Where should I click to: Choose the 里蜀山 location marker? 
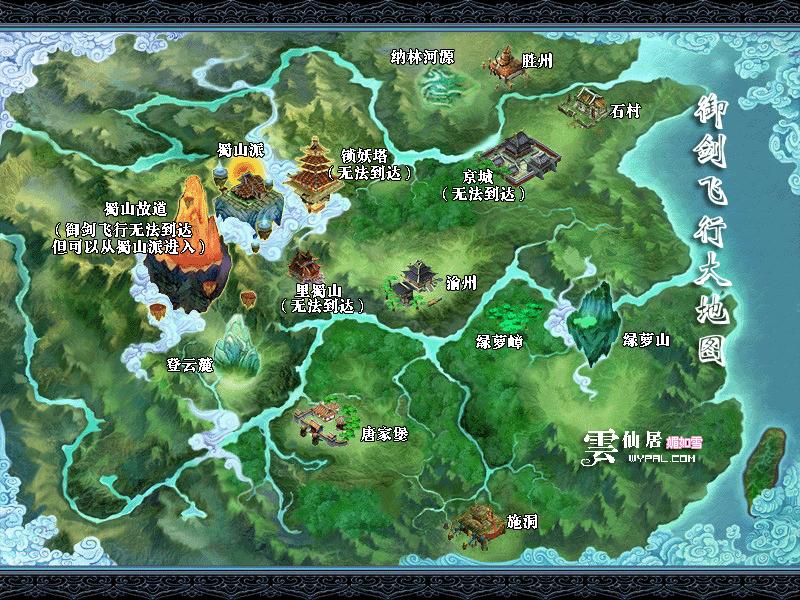pyautogui.click(x=302, y=268)
